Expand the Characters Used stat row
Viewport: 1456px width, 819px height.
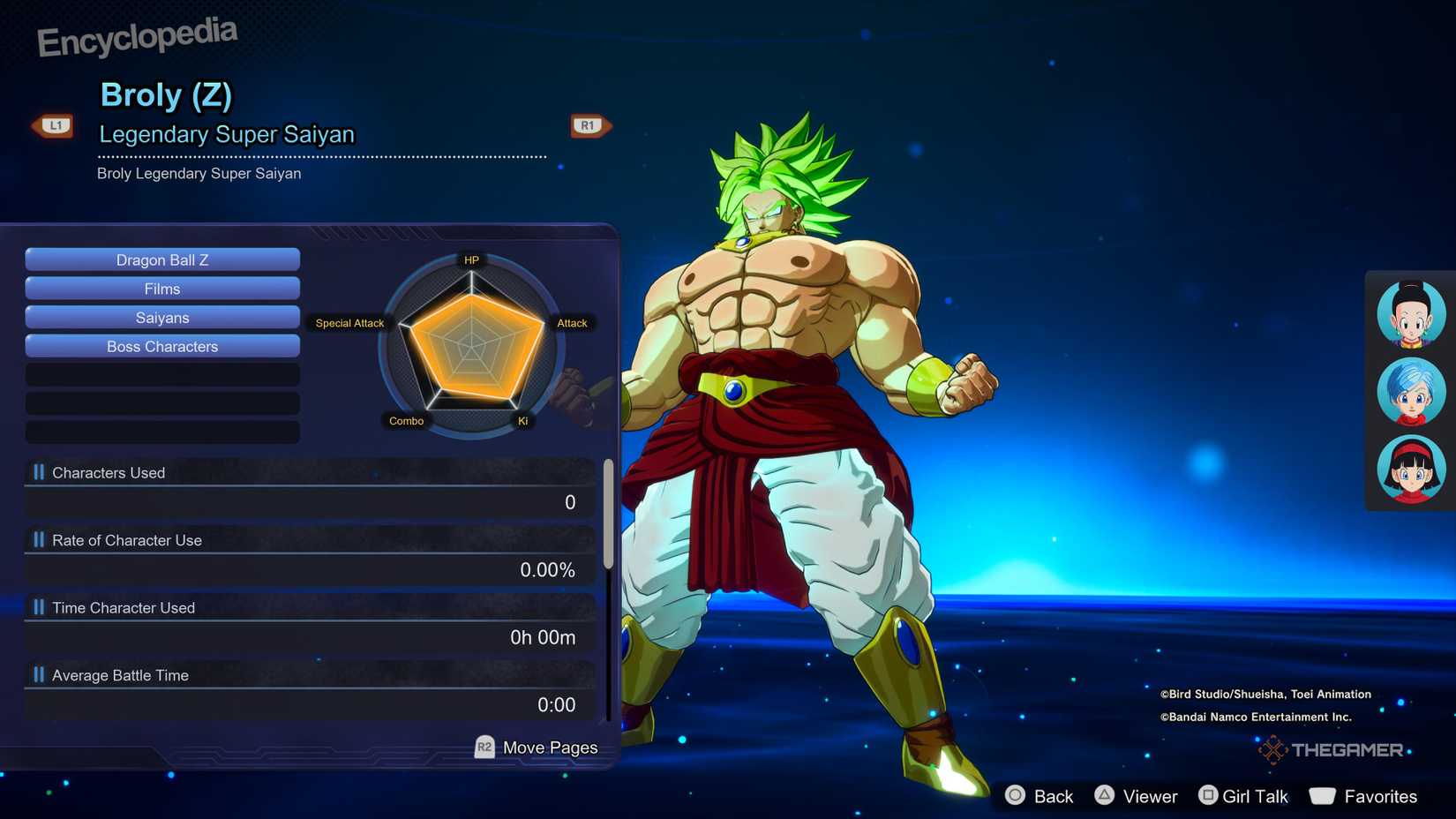108,472
